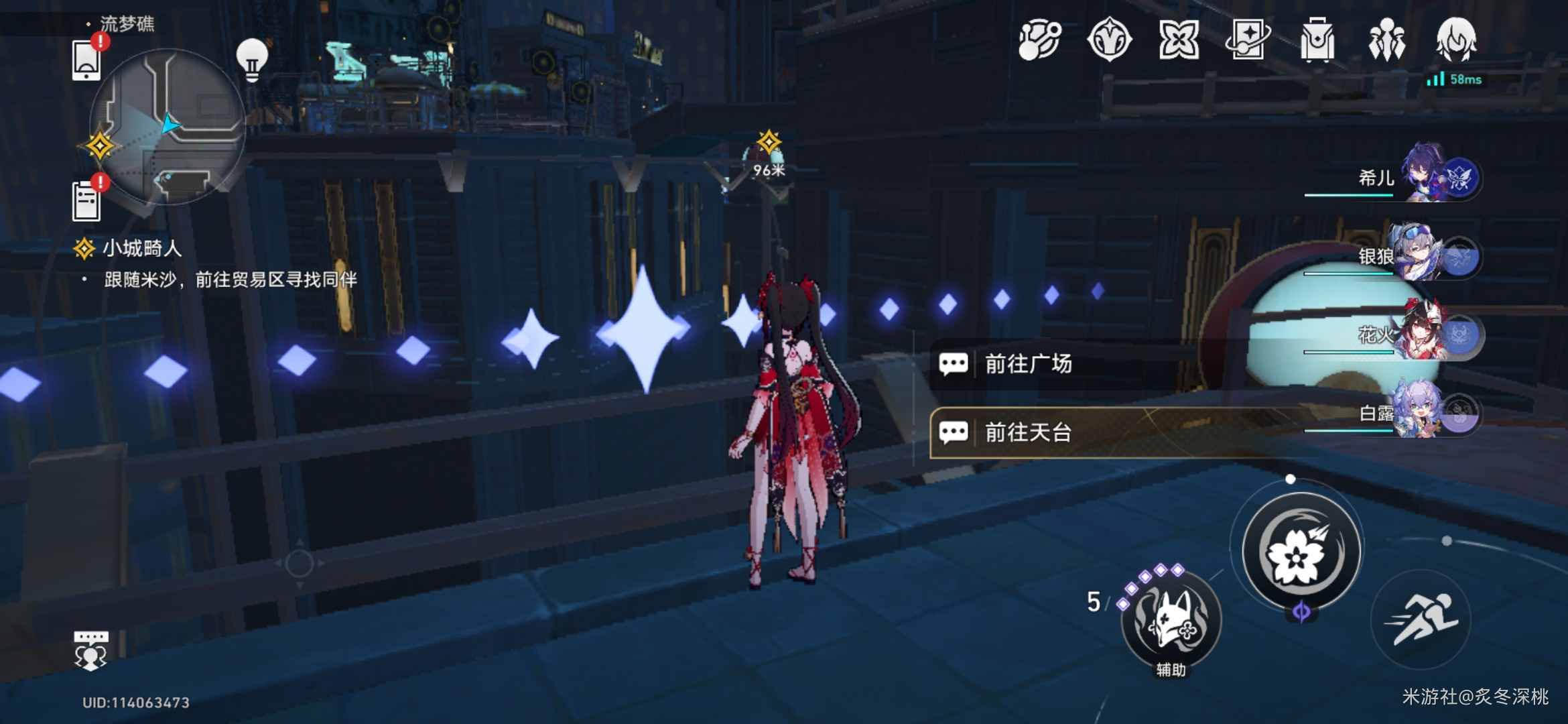Screen dimensions: 1568x724
Task: Open the four-petal flower icon in top bar
Action: pyautogui.click(x=1179, y=40)
